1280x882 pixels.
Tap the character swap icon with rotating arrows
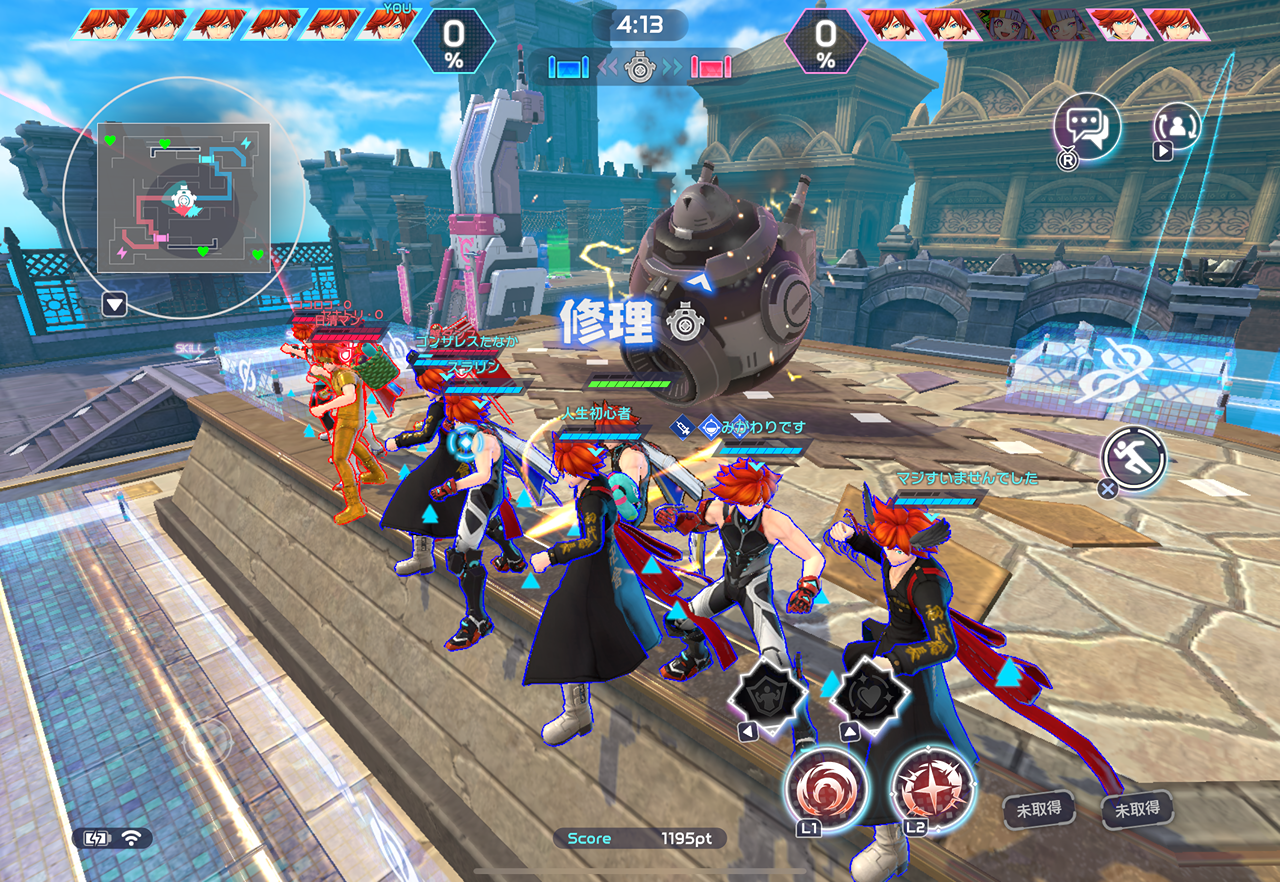click(1177, 127)
